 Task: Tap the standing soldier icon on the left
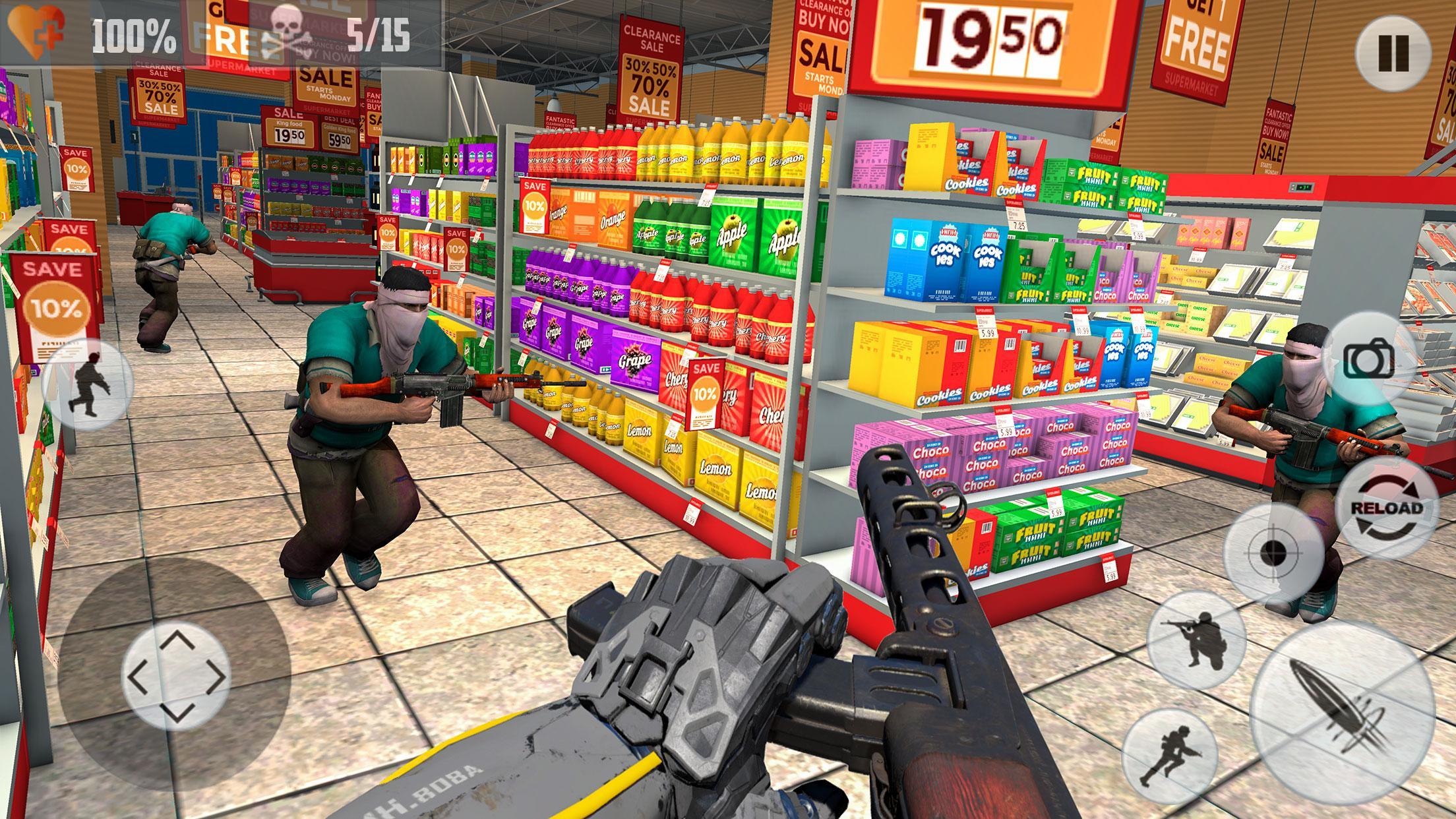pyautogui.click(x=88, y=381)
